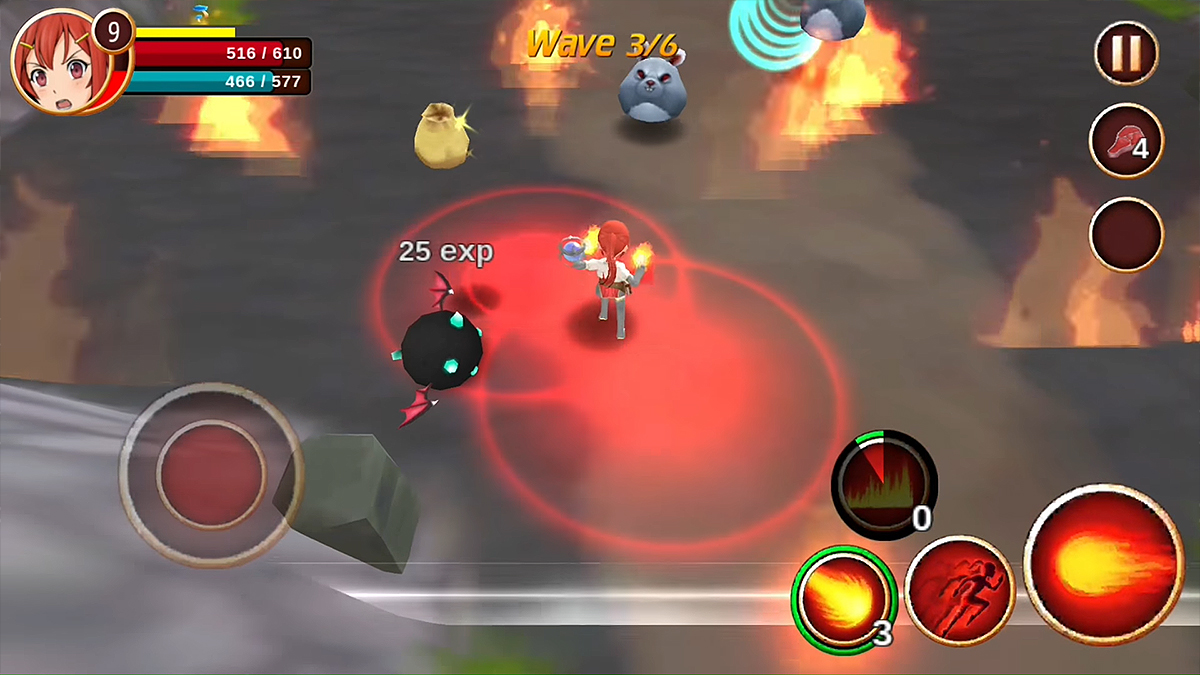Fire the large fireball main attack

(x=1104, y=564)
